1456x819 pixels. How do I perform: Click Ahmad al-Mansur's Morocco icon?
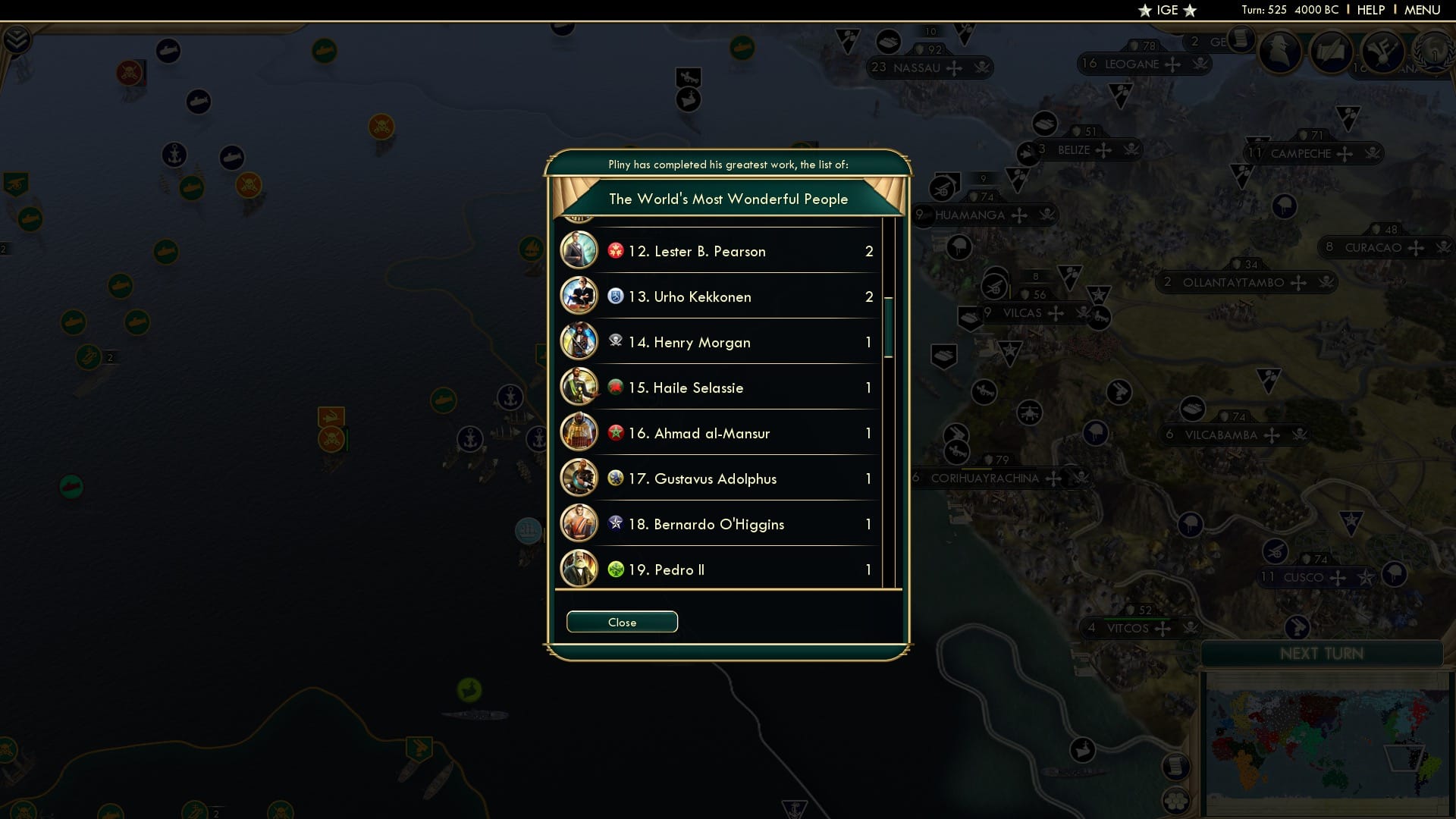coord(614,433)
